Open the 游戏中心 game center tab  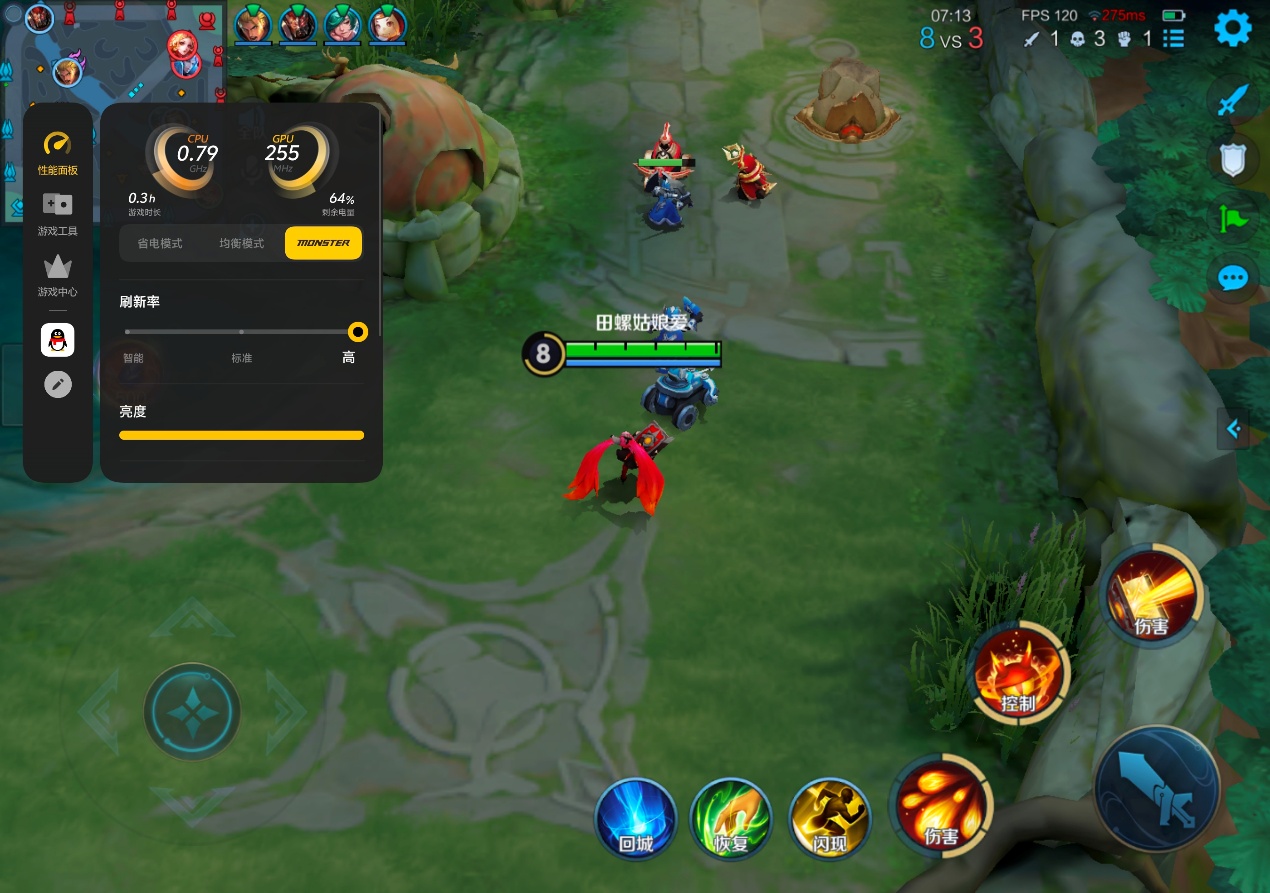pos(58,276)
